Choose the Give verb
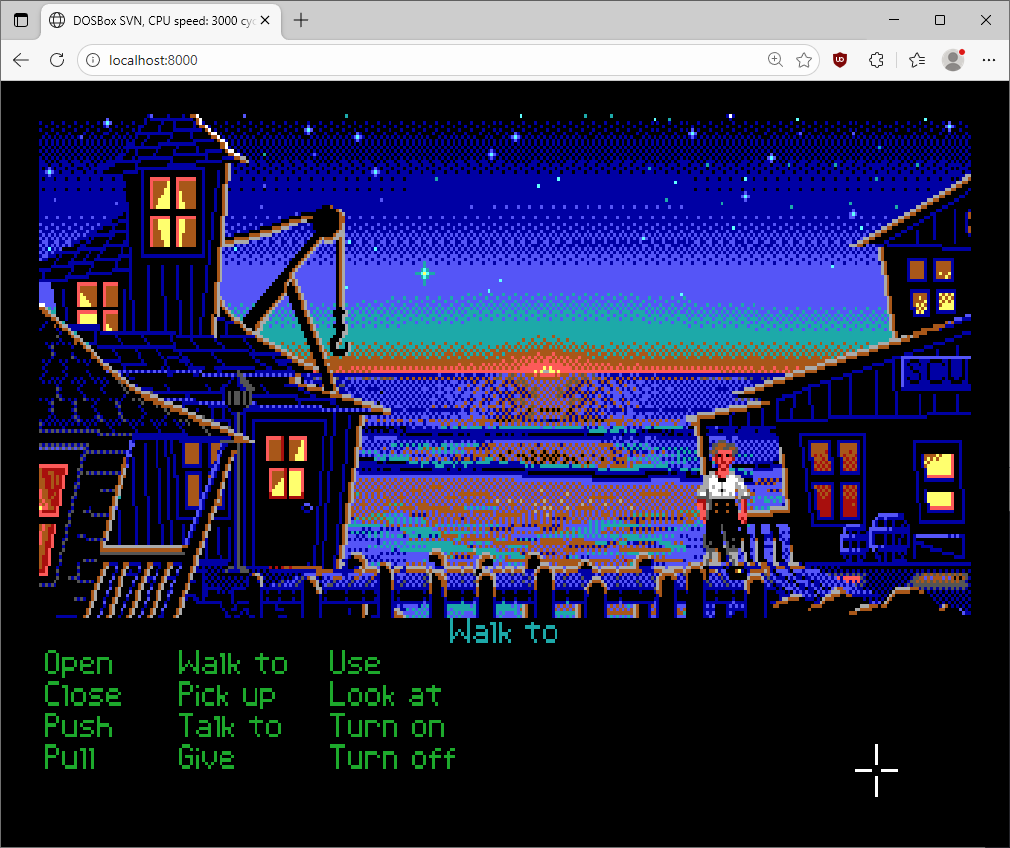This screenshot has width=1010, height=848. pyautogui.click(x=207, y=758)
